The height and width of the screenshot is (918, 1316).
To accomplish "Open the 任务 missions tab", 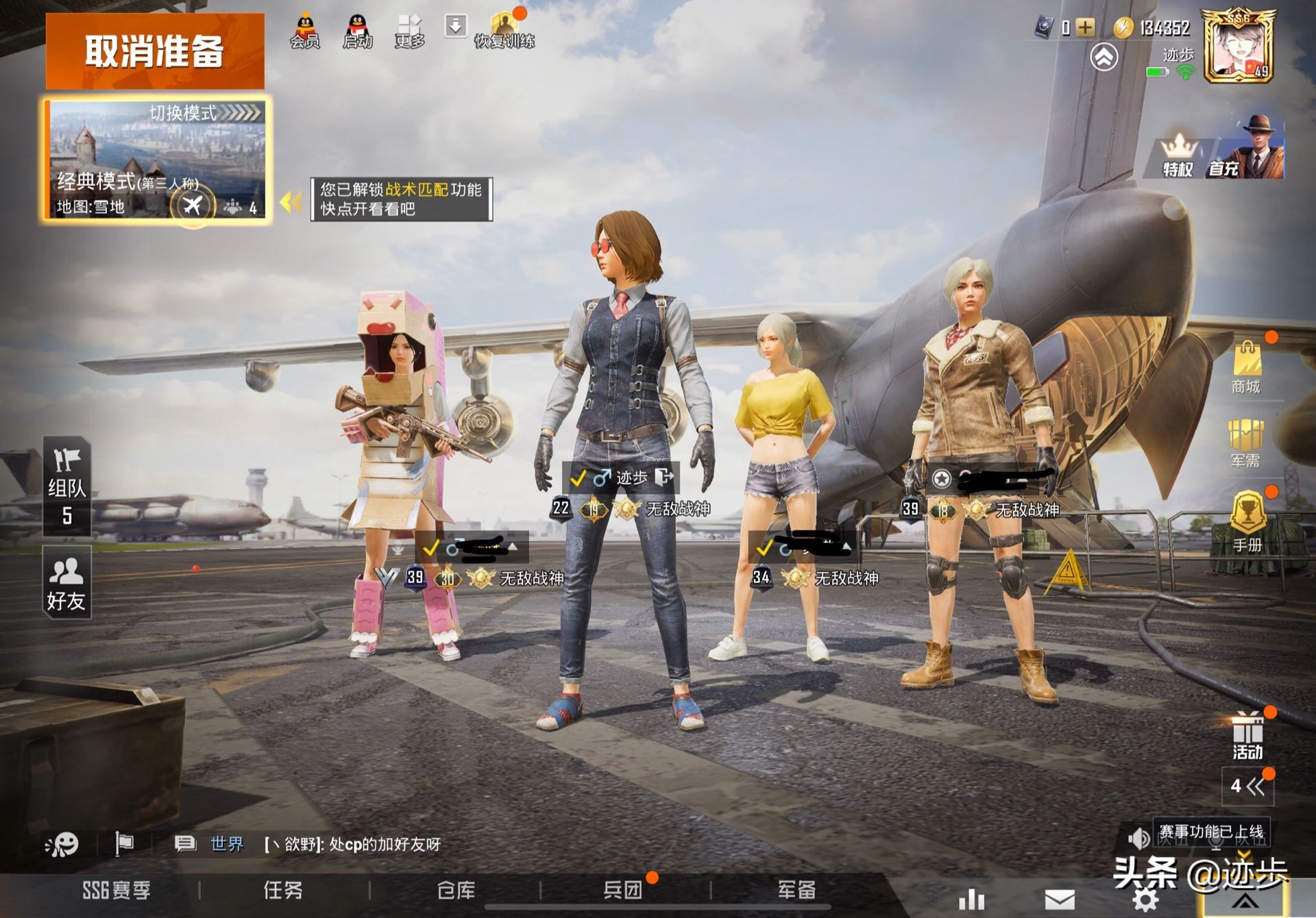I will 283,890.
